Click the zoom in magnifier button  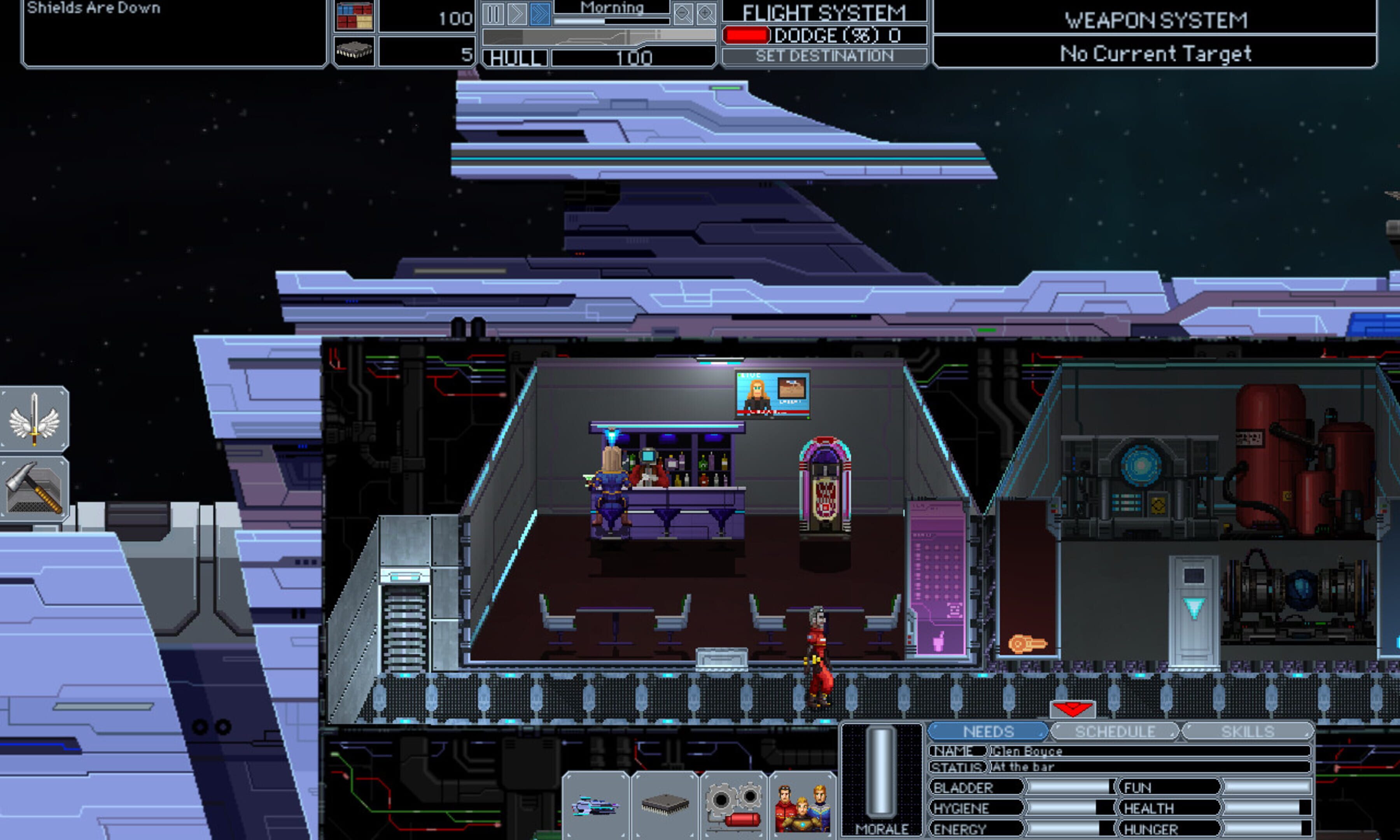(x=706, y=12)
